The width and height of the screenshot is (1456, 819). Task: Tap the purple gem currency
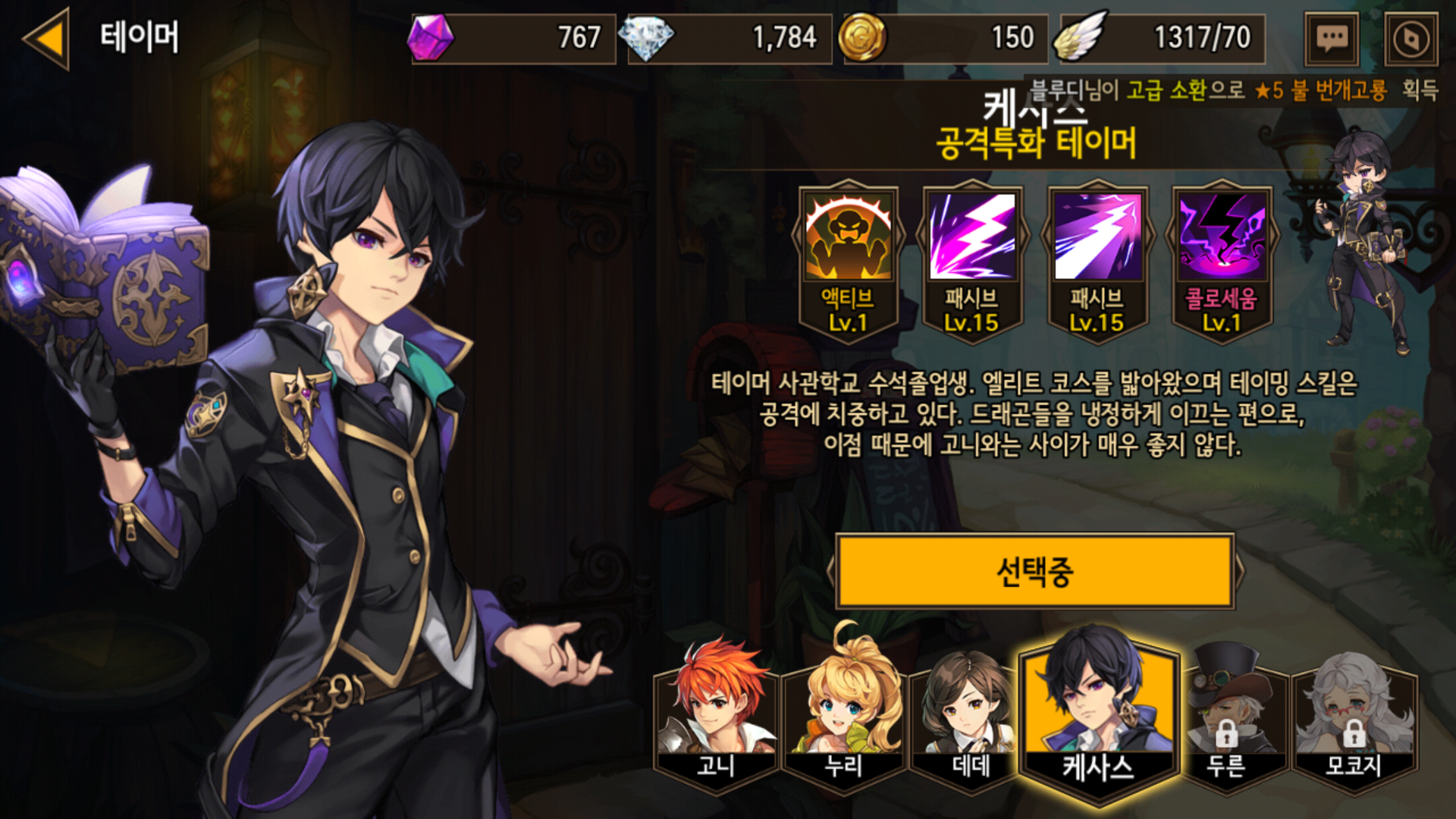[x=431, y=38]
